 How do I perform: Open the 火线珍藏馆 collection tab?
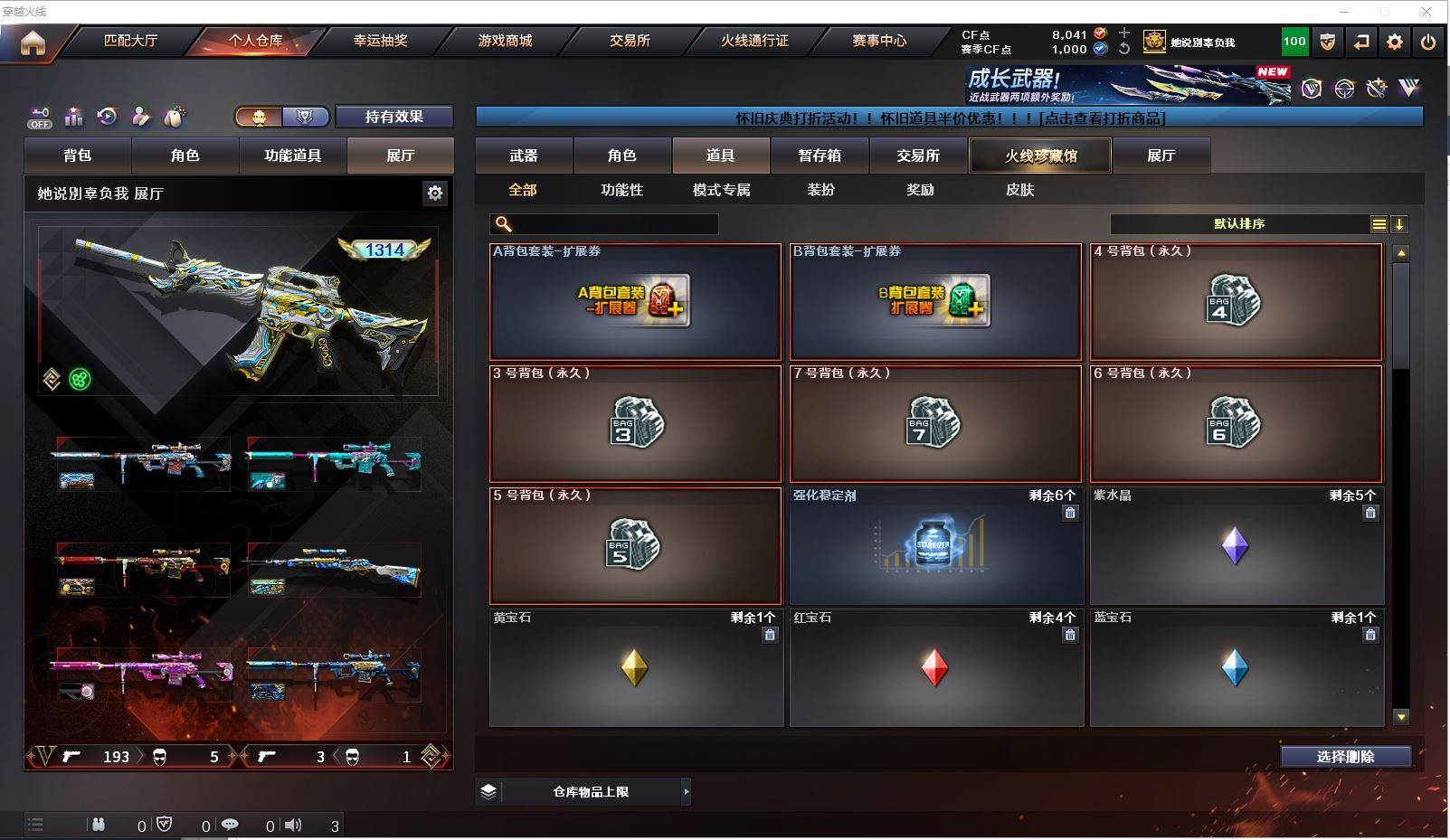point(1040,156)
